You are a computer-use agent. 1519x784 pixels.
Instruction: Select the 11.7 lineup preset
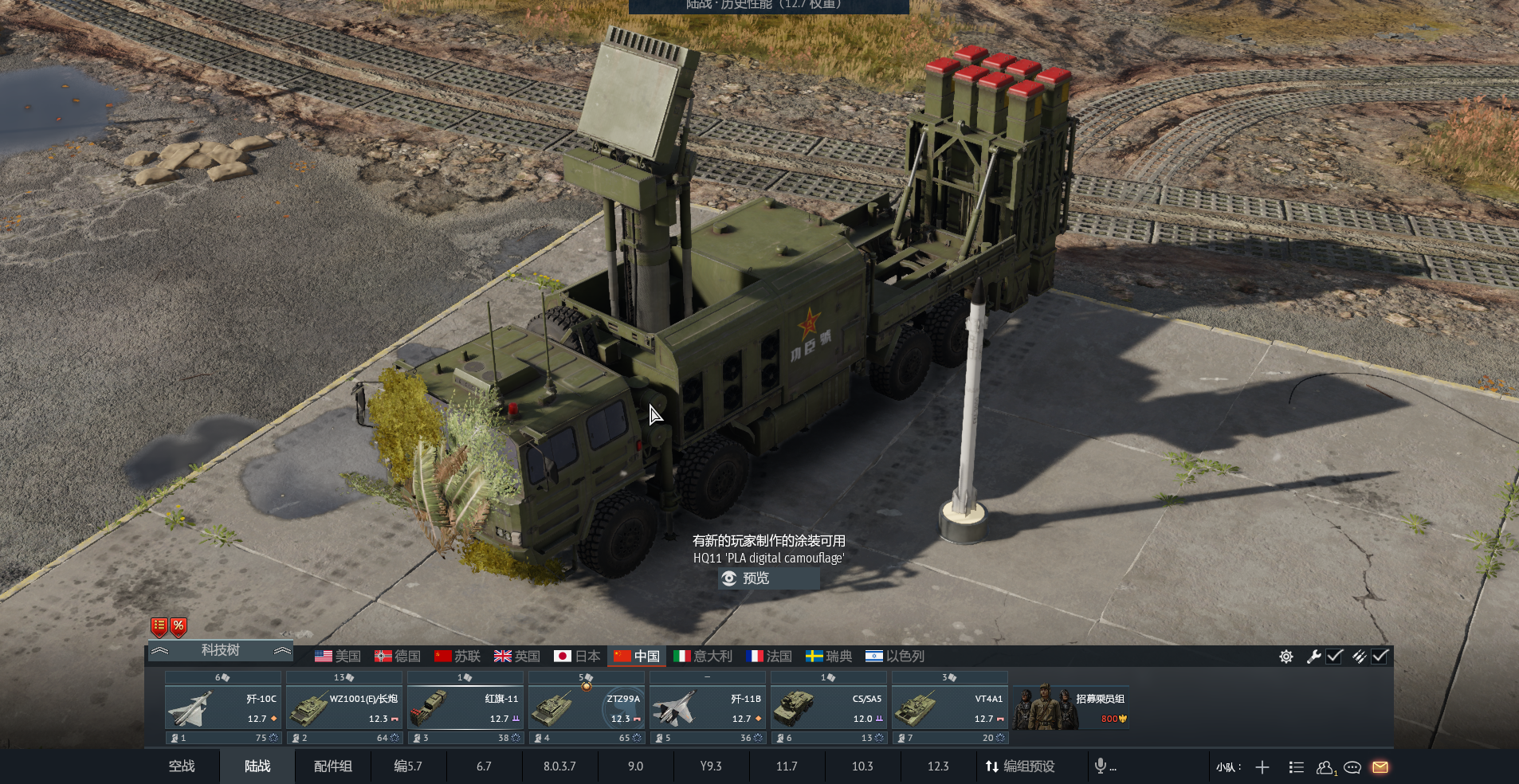(x=787, y=766)
